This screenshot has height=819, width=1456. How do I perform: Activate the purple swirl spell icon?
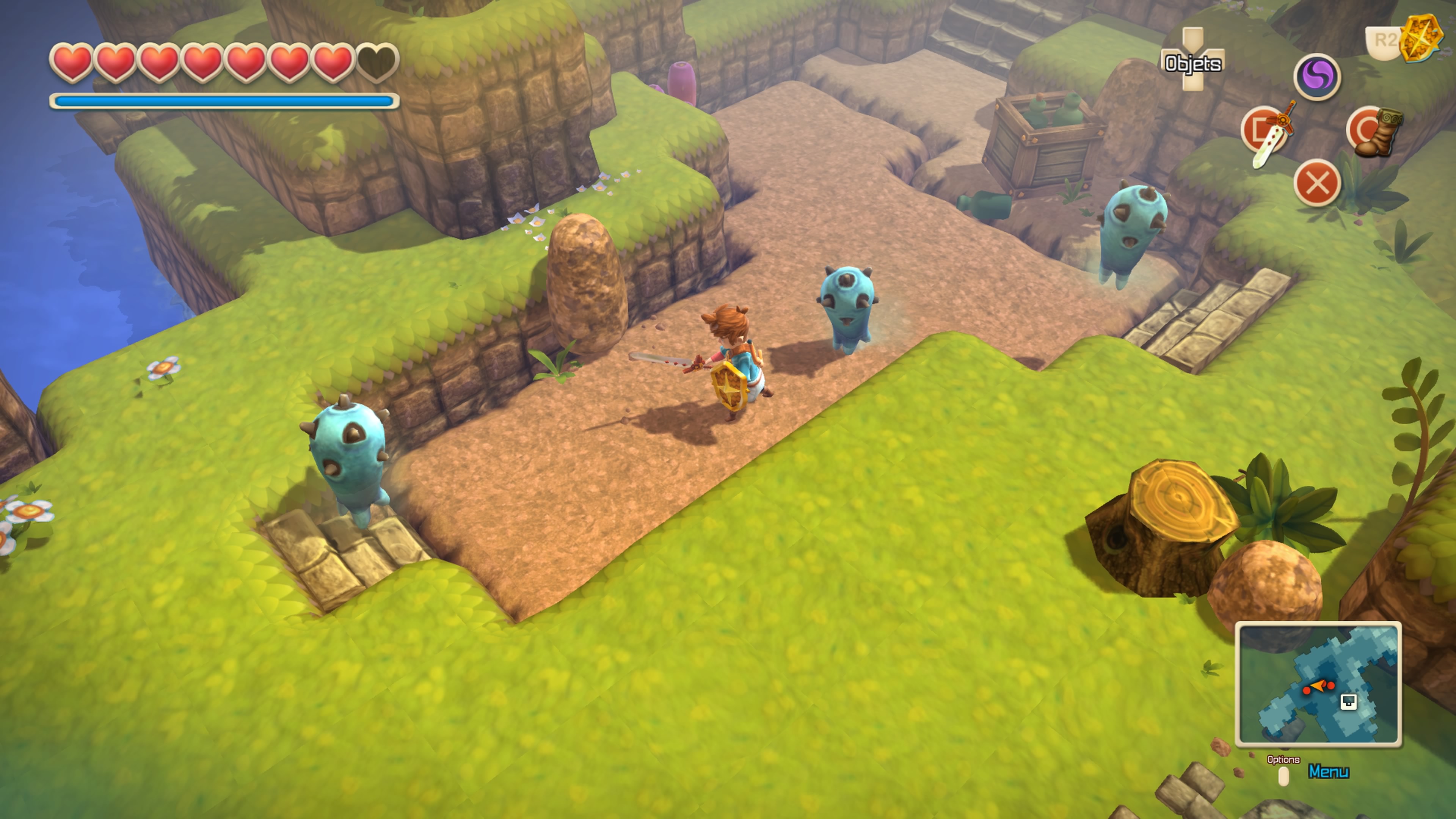(1317, 77)
